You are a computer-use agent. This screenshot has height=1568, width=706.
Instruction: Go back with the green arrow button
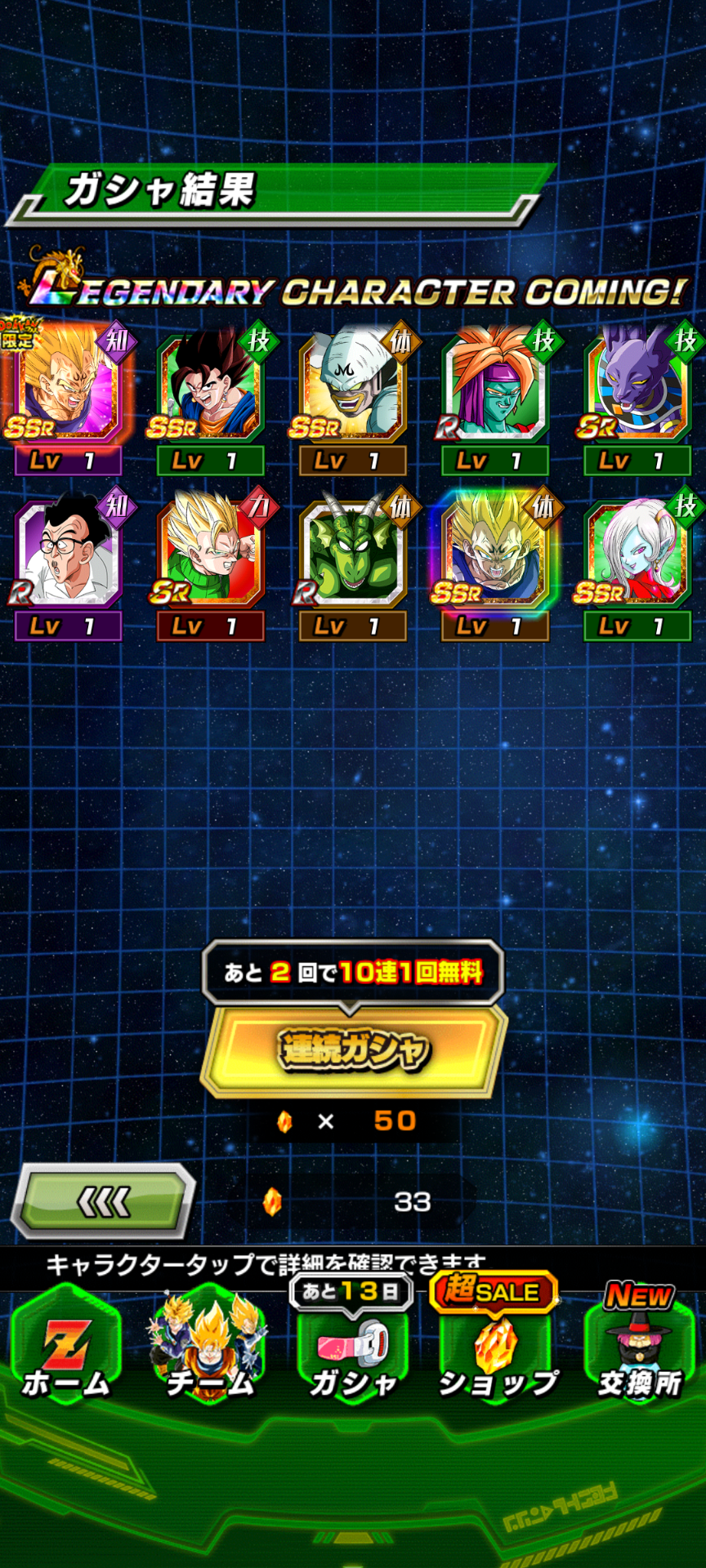104,1200
